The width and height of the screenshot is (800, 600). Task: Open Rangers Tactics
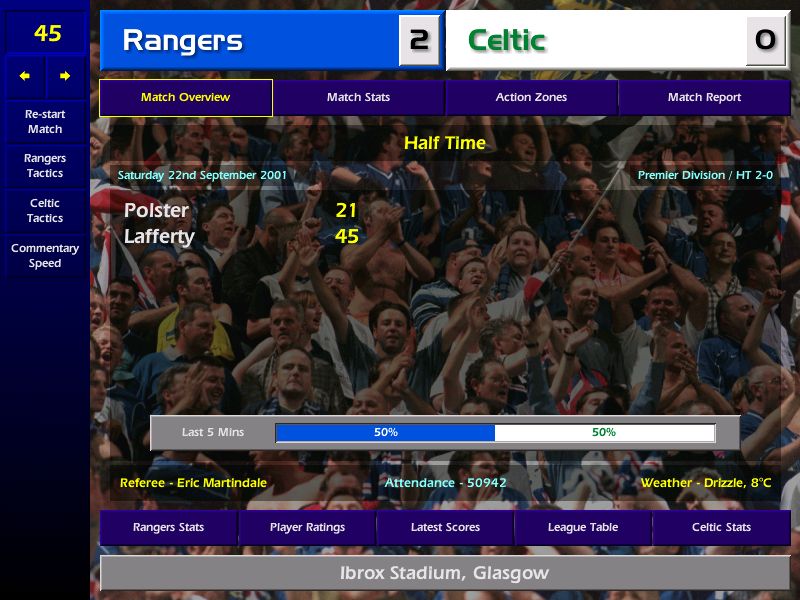(x=45, y=166)
